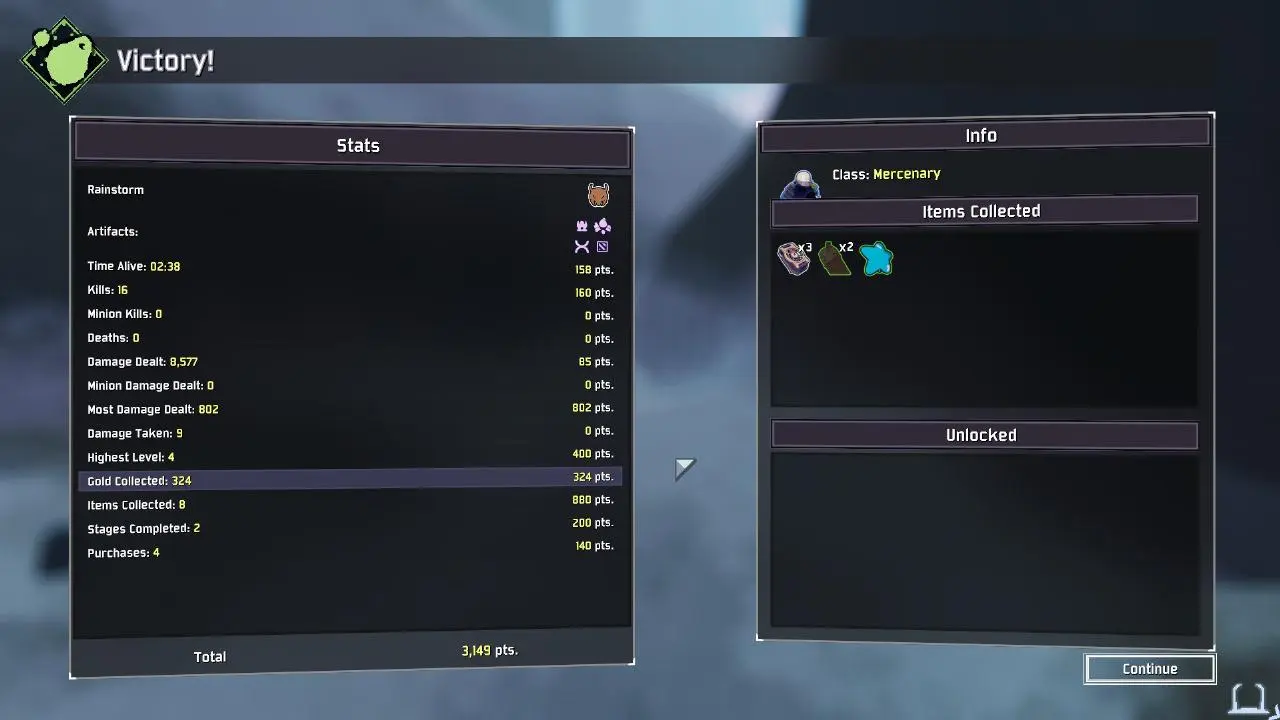Select the Mercenary character portrait
This screenshot has width=1280, height=720.
click(800, 184)
